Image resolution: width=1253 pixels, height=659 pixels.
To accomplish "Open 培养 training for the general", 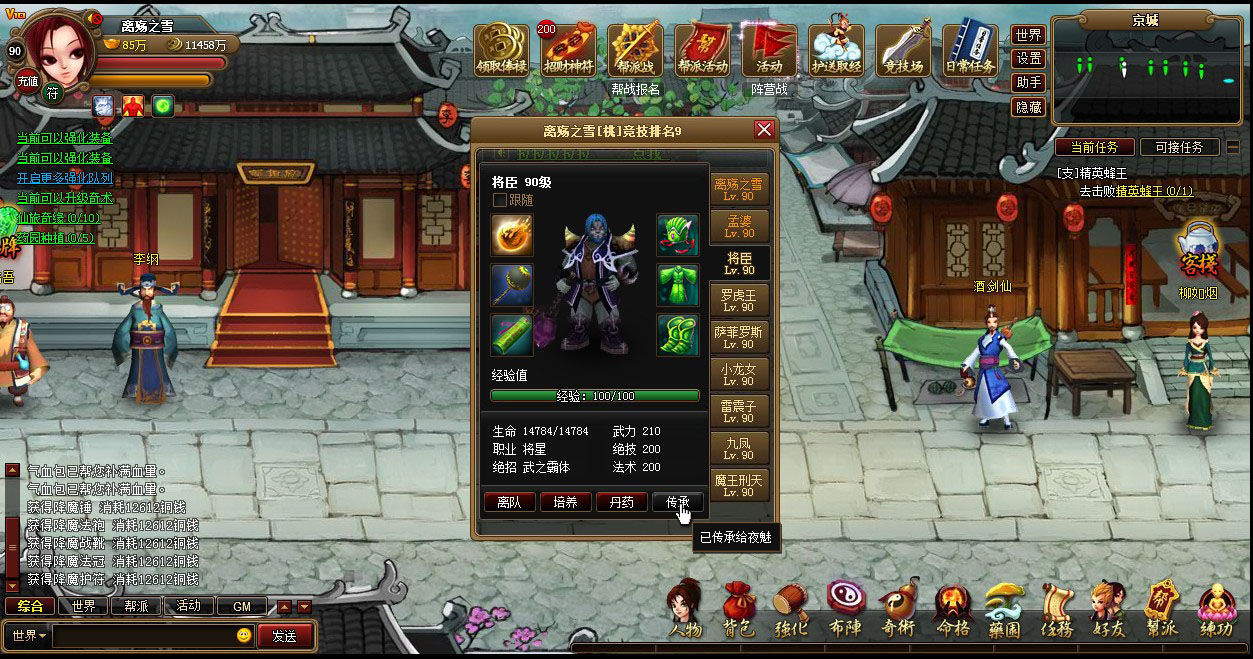I will (565, 502).
